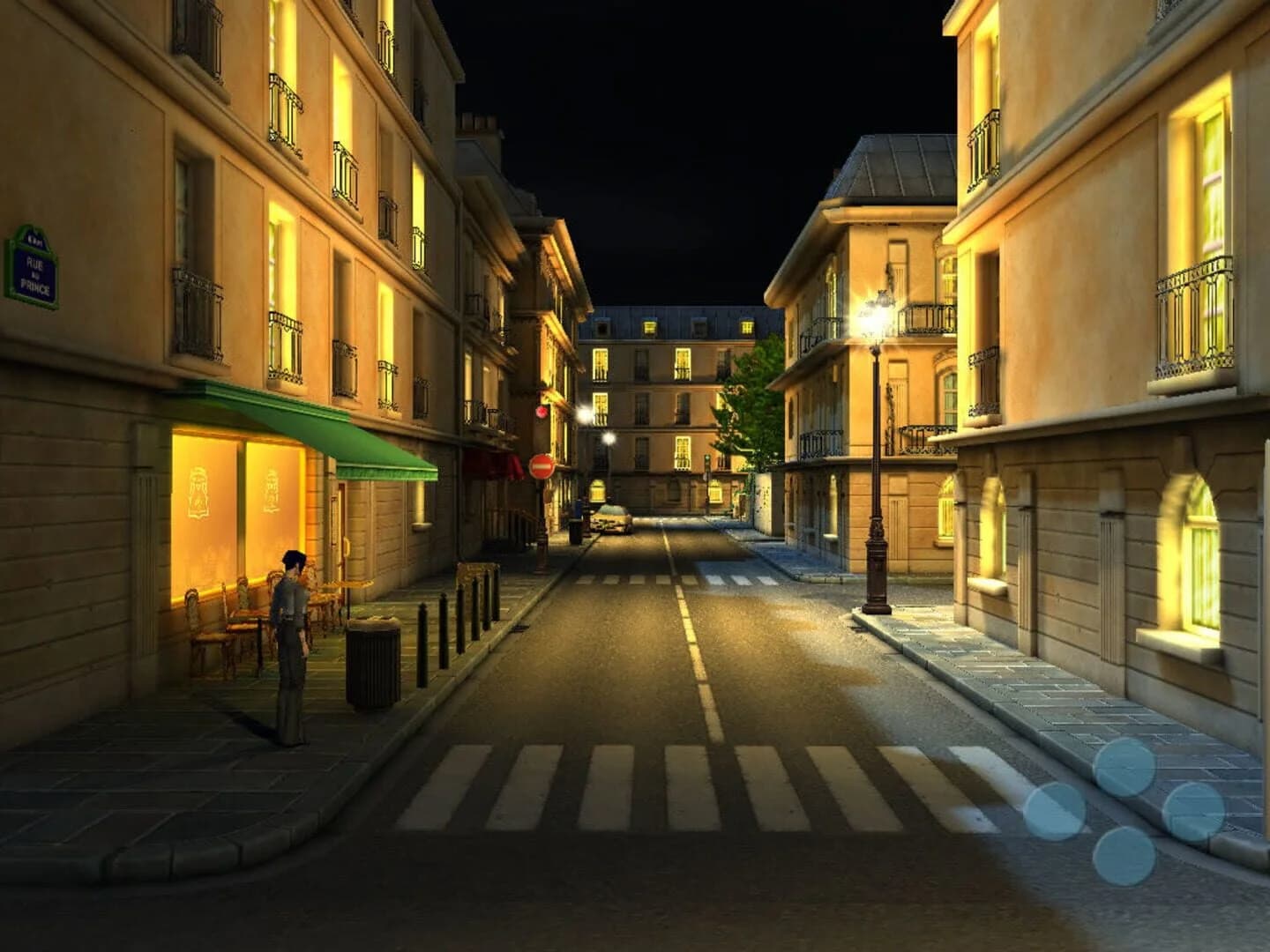
Task: Select the red traffic signal light
Action: (x=540, y=411)
